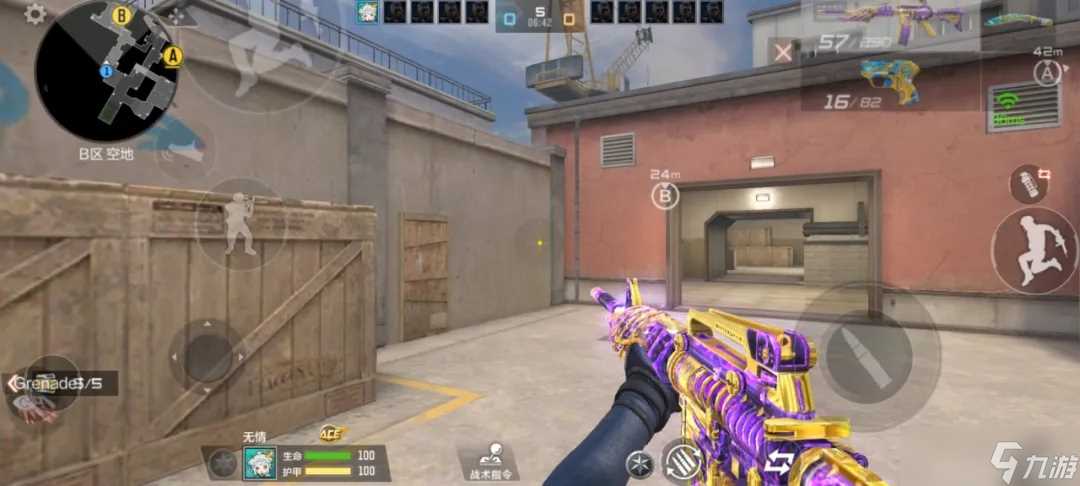
Task: Close the weapon panel with the X
Action: click(785, 52)
